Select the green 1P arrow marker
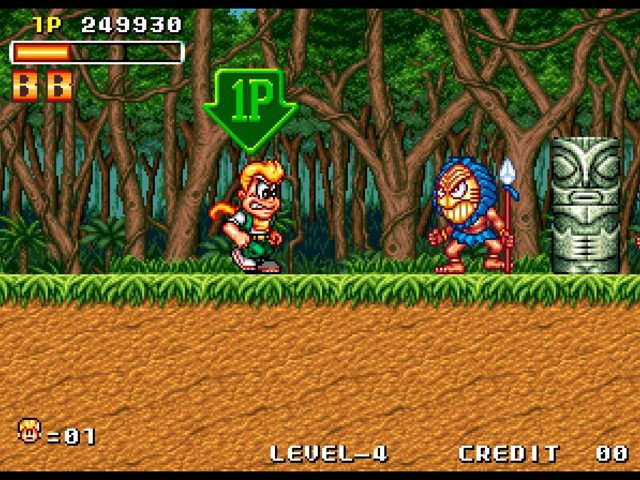 (249, 106)
